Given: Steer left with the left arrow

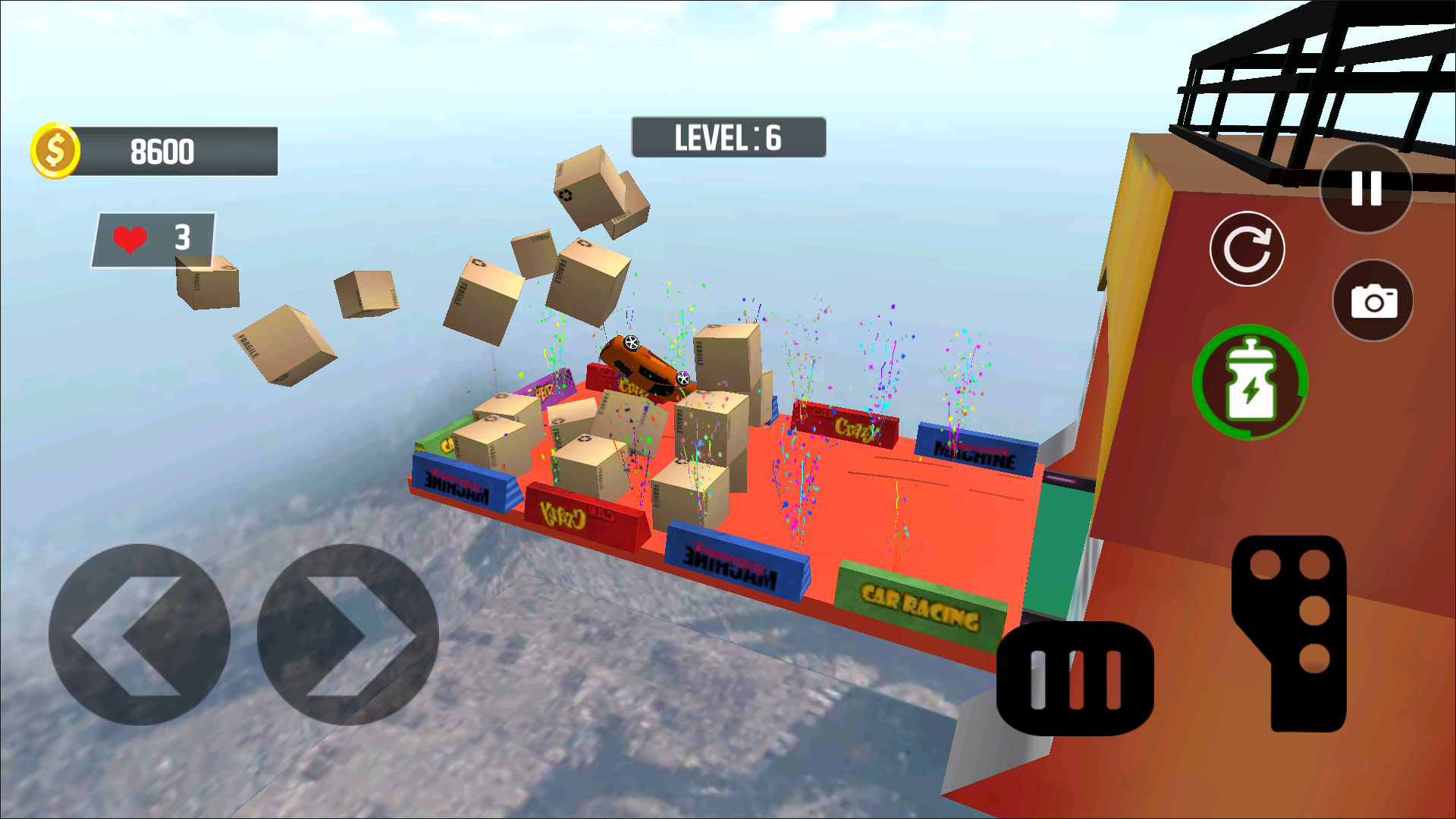Looking at the screenshot, I should [140, 635].
